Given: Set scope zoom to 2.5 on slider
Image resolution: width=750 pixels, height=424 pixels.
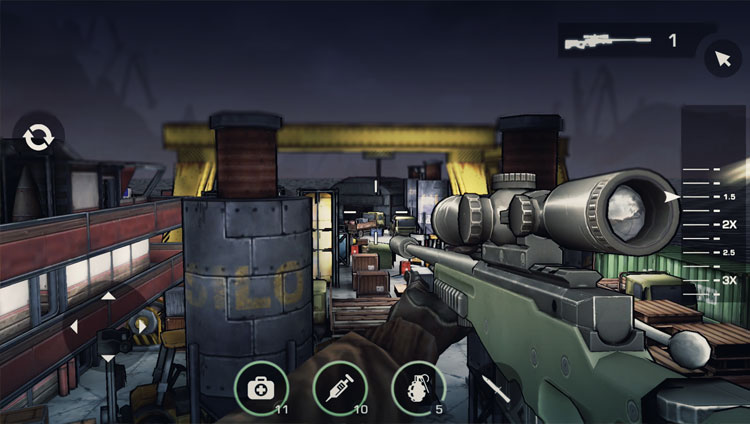Looking at the screenshot, I should pos(700,252).
